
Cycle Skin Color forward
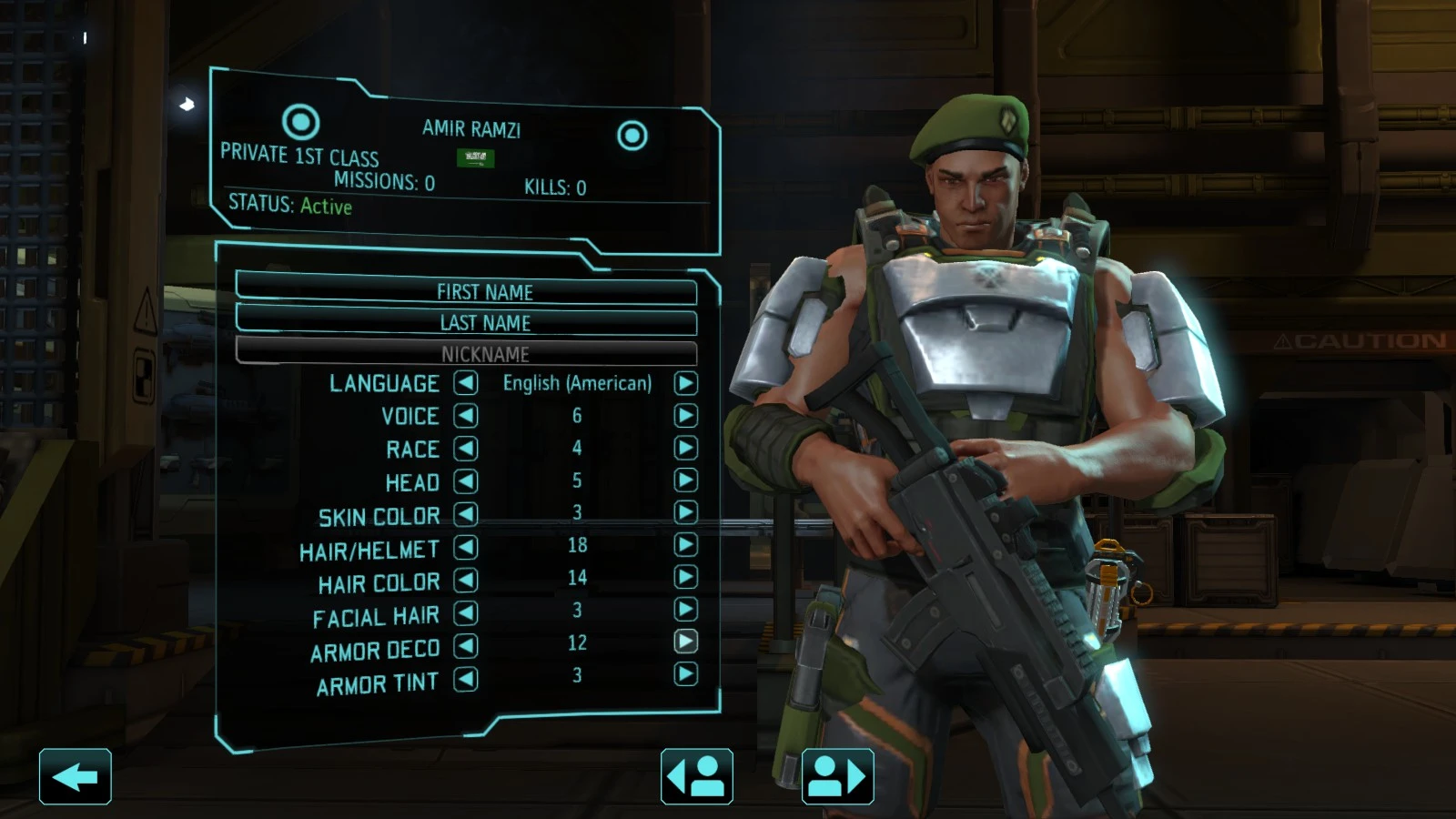[x=685, y=512]
